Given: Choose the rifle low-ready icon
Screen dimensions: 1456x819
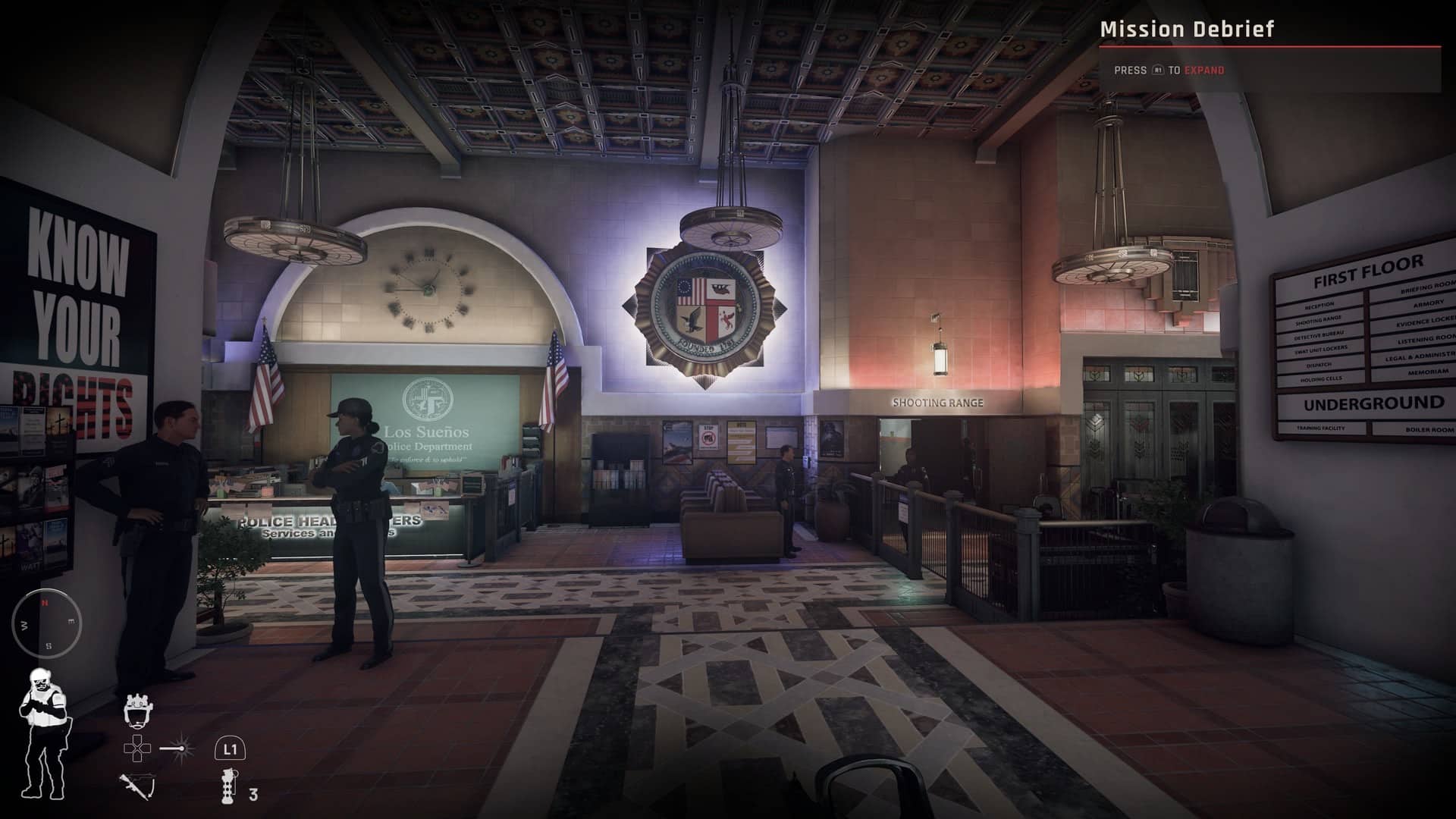Looking at the screenshot, I should (136, 786).
